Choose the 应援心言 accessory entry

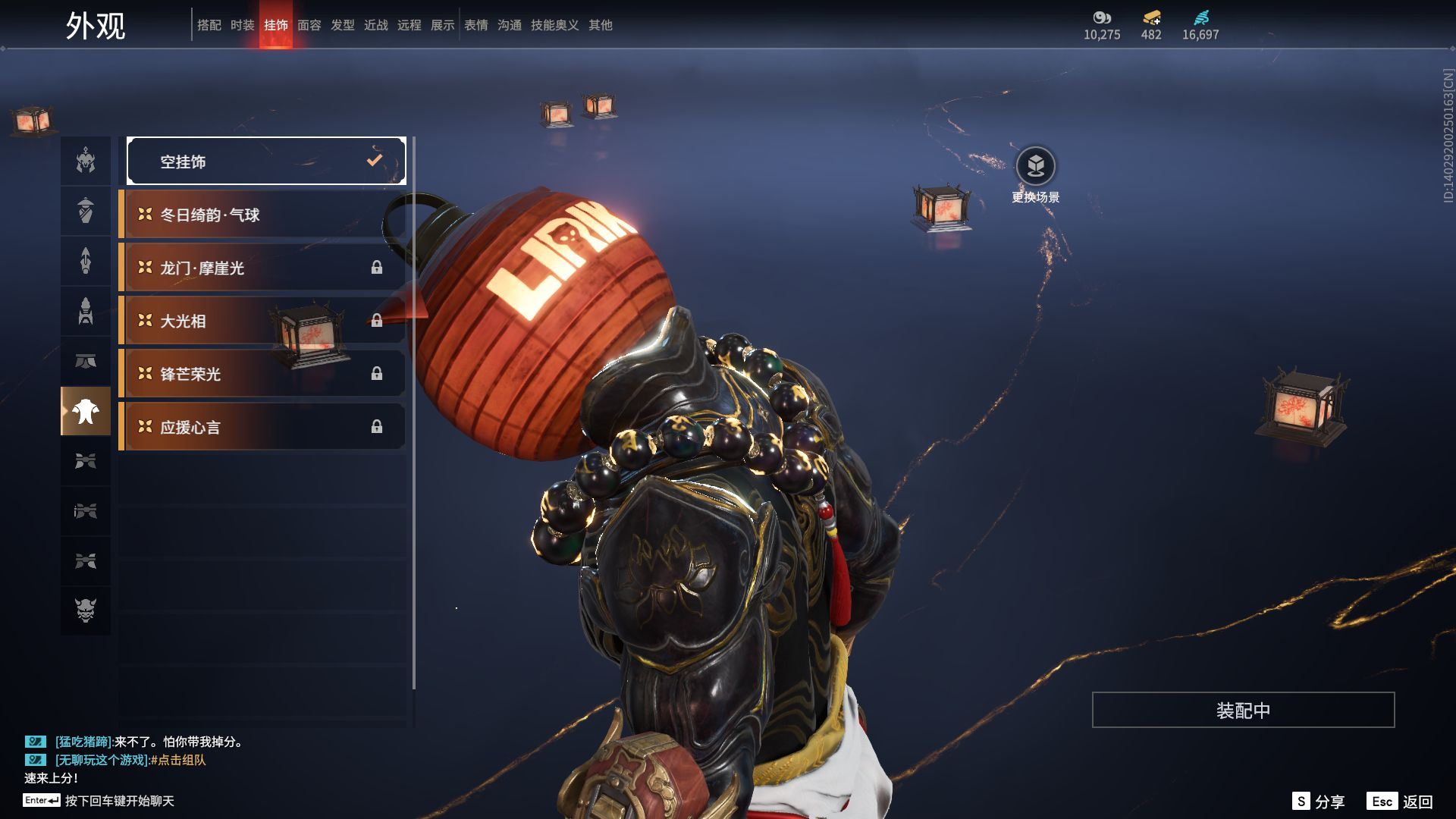click(x=262, y=427)
